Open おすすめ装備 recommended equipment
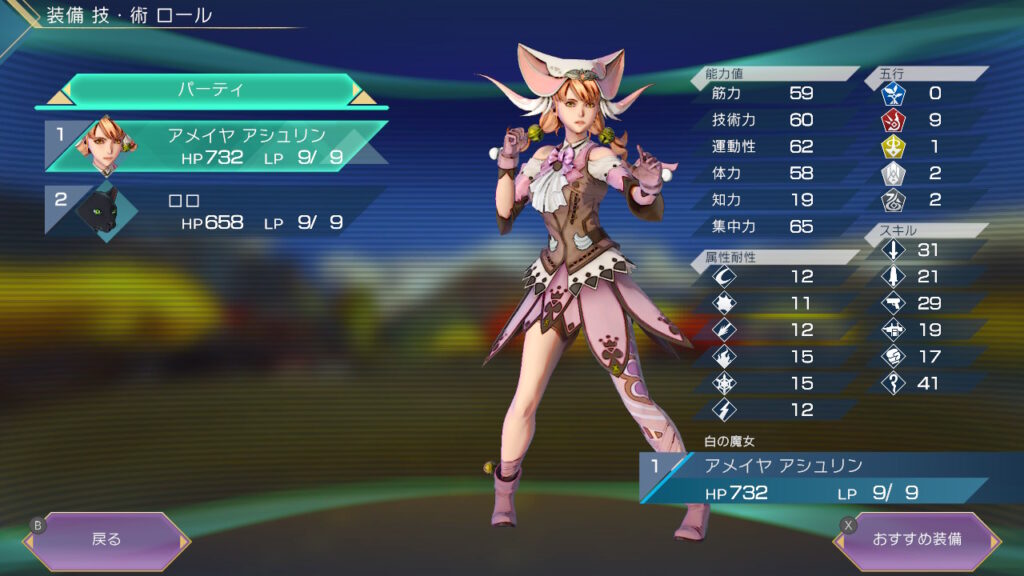 click(x=917, y=540)
